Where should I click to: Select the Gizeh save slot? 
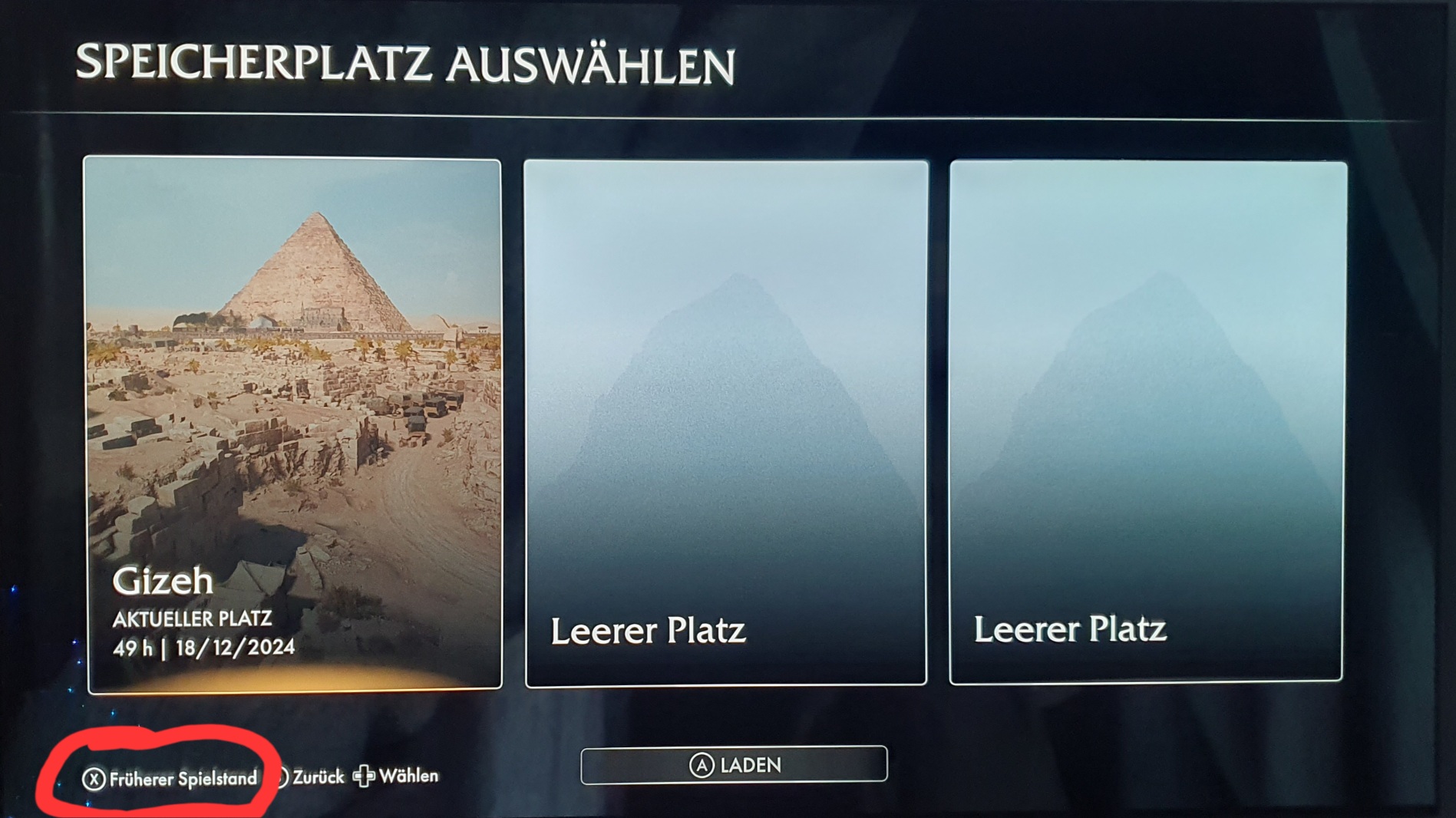click(294, 424)
